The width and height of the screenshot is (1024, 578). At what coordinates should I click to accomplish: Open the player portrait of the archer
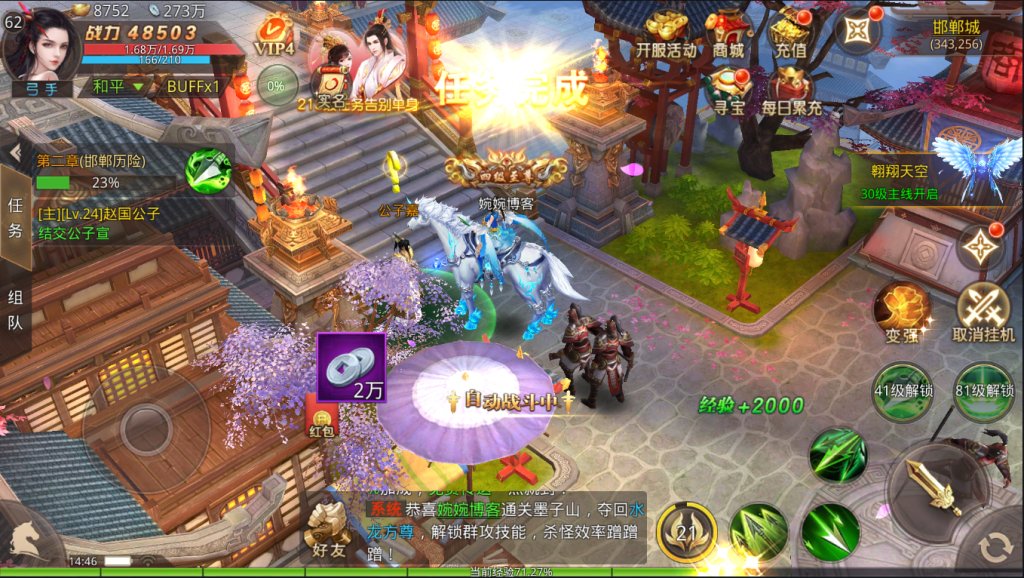(x=40, y=44)
